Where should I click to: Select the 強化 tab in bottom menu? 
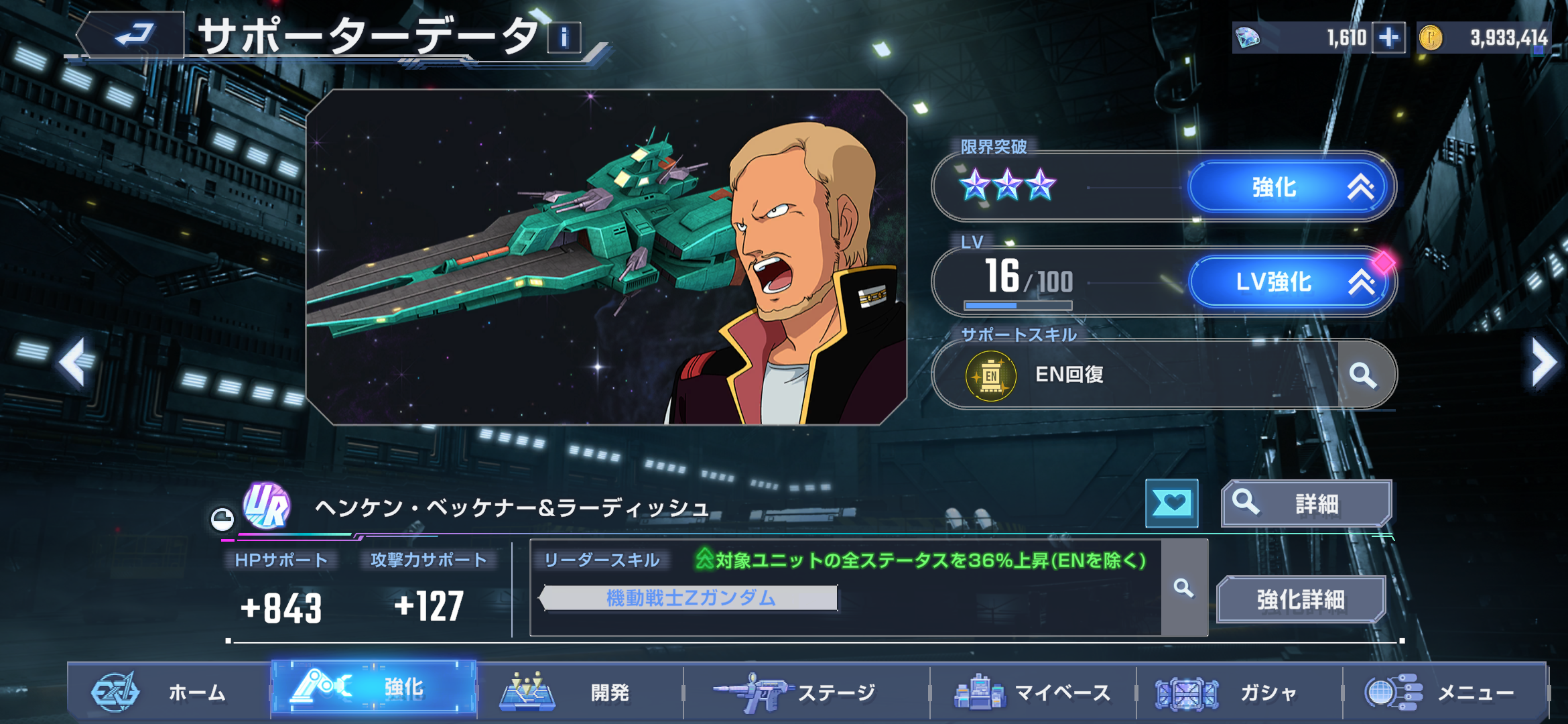pyautogui.click(x=374, y=689)
